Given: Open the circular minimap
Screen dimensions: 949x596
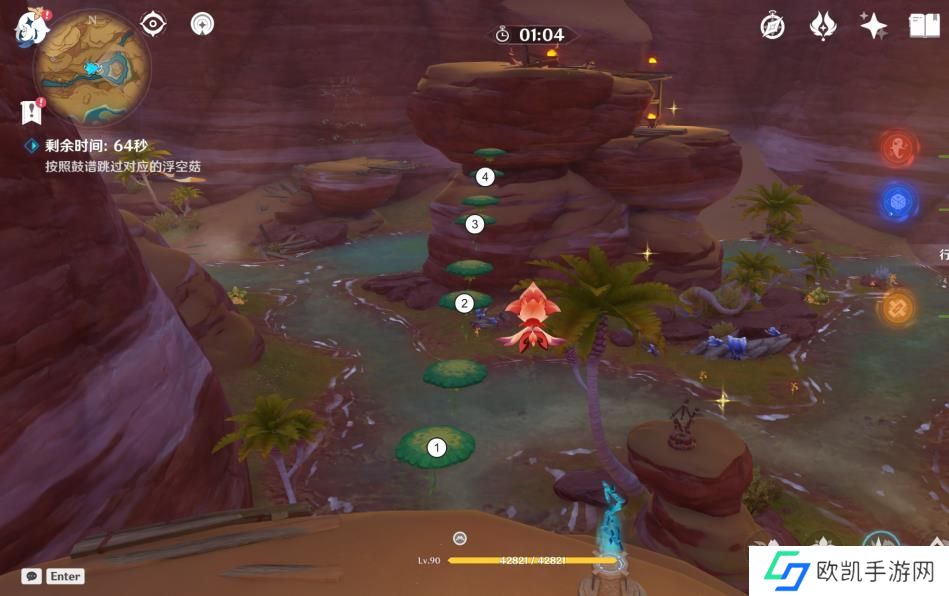Looking at the screenshot, I should pos(92,68).
